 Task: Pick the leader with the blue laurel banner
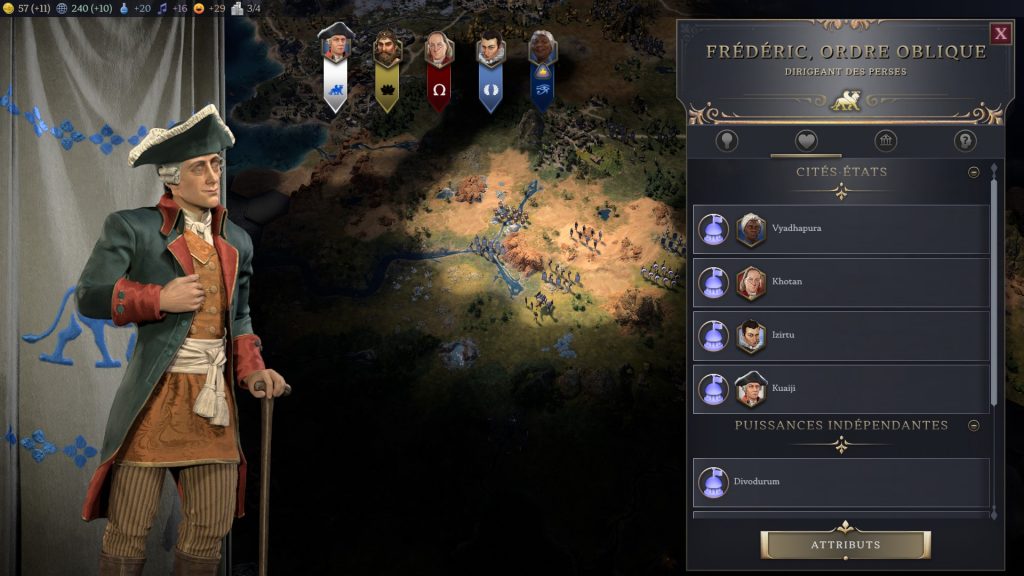[x=490, y=72]
